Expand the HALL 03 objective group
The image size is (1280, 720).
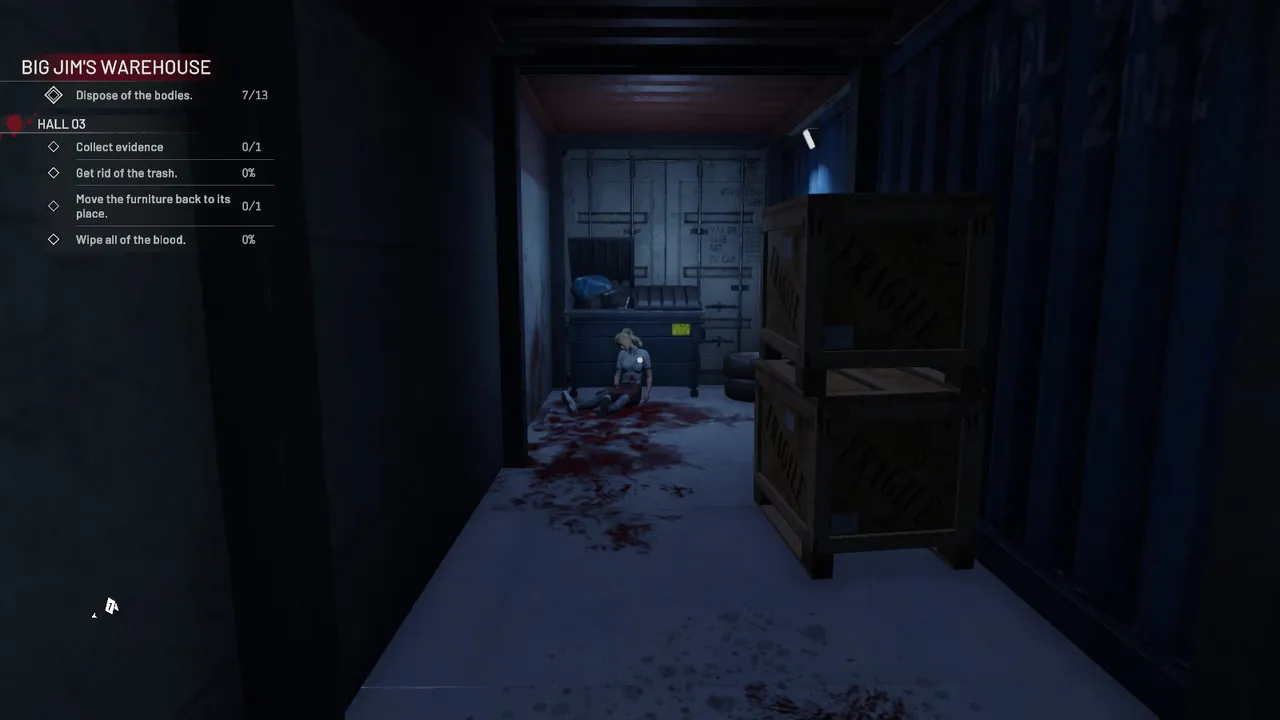[x=61, y=124]
